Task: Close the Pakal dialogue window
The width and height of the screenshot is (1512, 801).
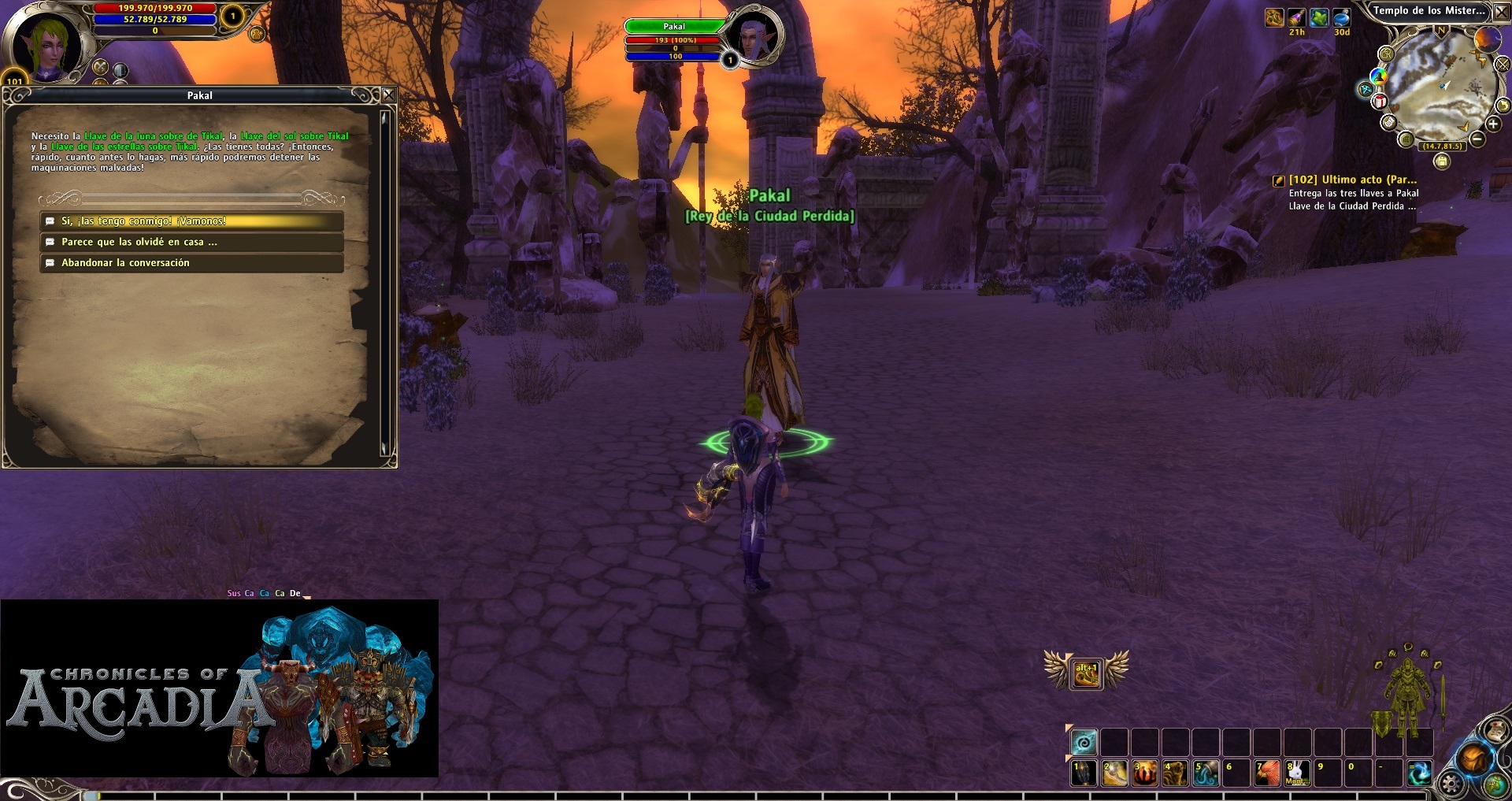Action: tap(388, 95)
